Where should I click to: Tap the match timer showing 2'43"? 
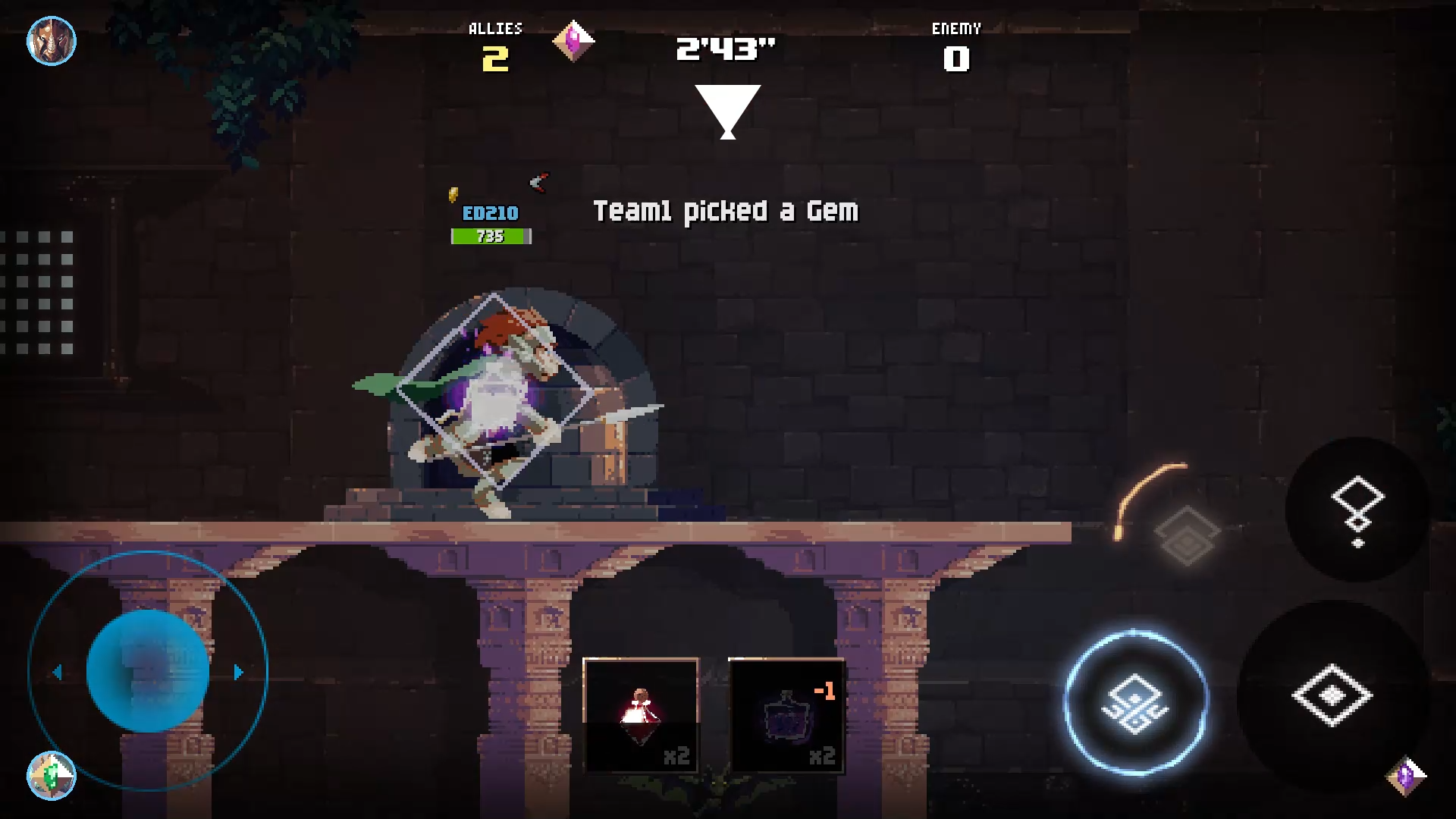pyautogui.click(x=726, y=52)
